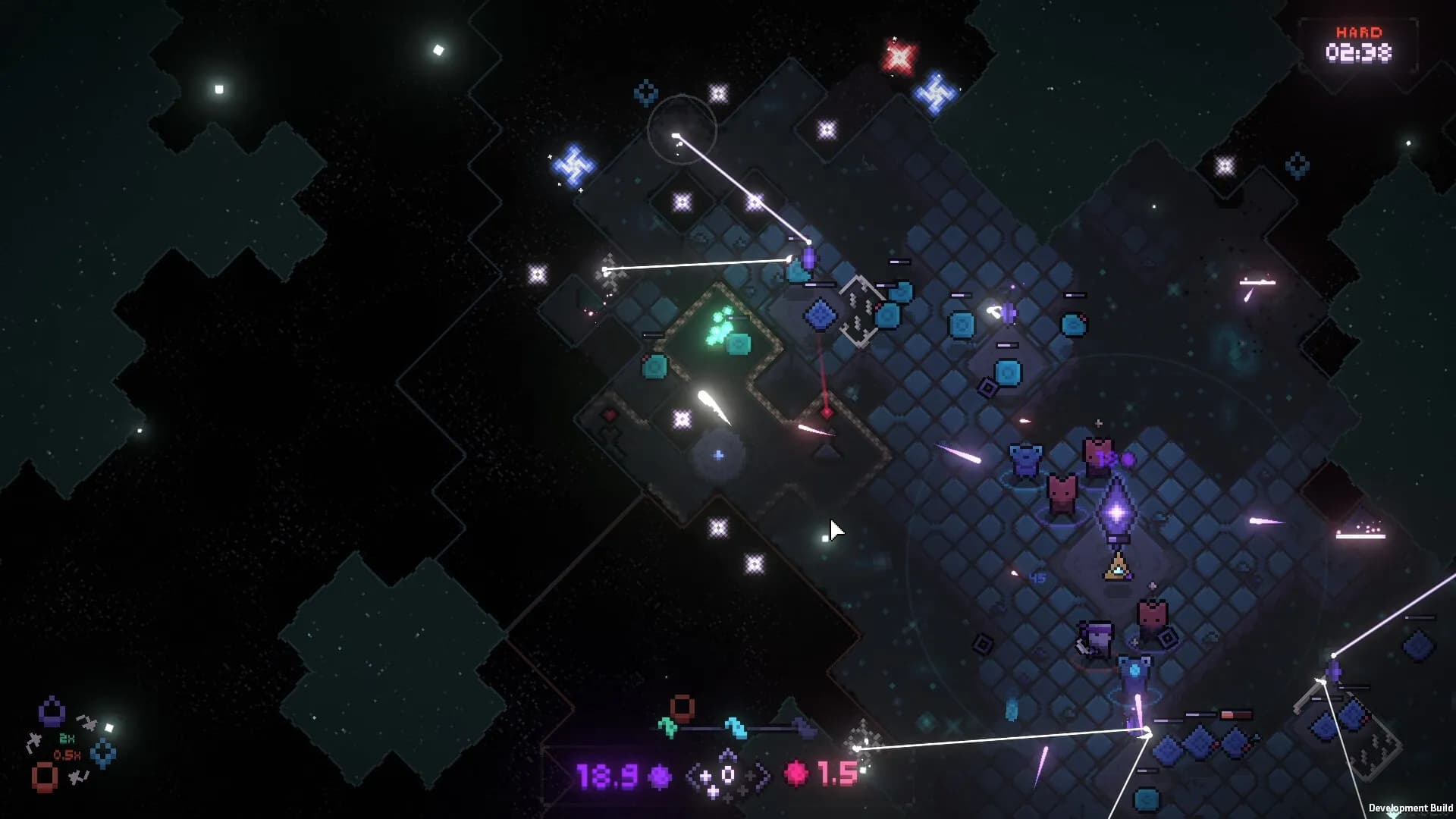This screenshot has width=1456, height=819.
Task: Open the timer panel showing 02:38
Action: pos(1357,52)
